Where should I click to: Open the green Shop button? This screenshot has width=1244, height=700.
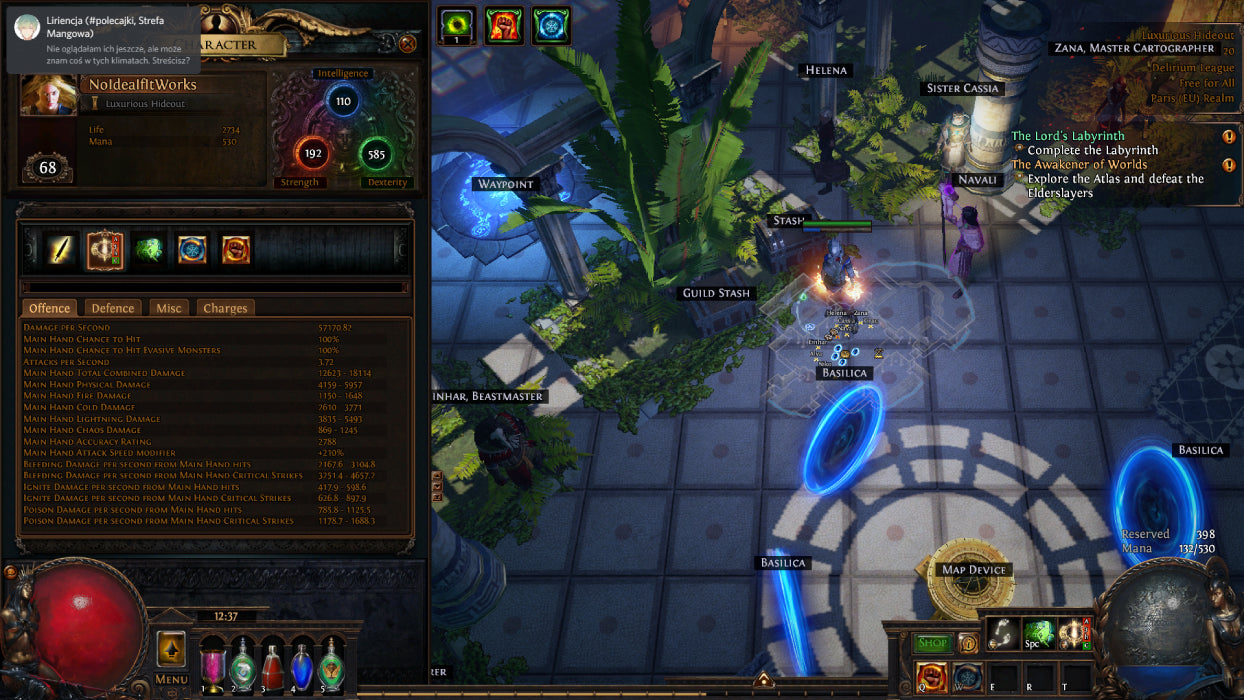point(933,643)
